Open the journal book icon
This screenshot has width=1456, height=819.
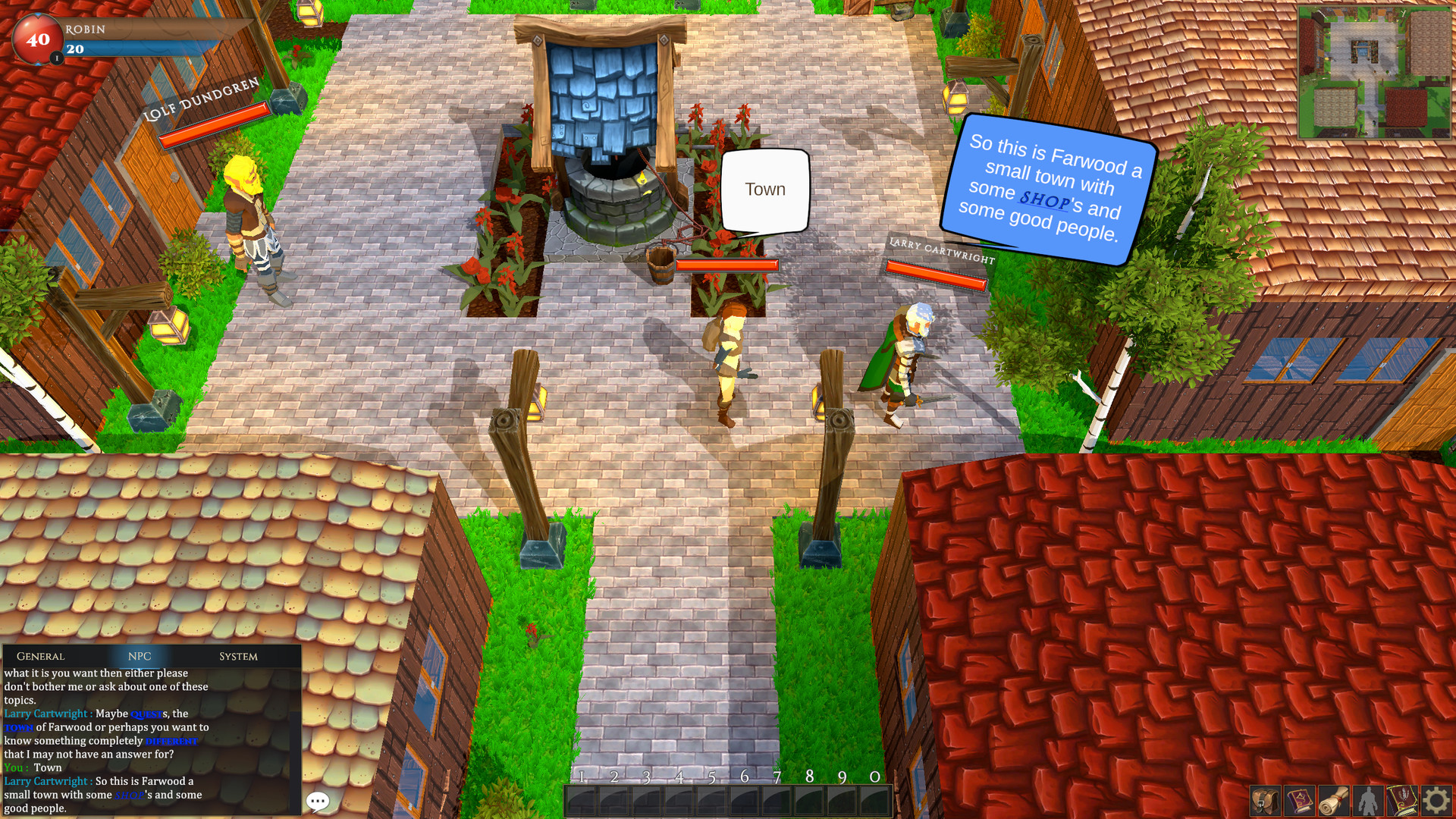pyautogui.click(x=1403, y=800)
